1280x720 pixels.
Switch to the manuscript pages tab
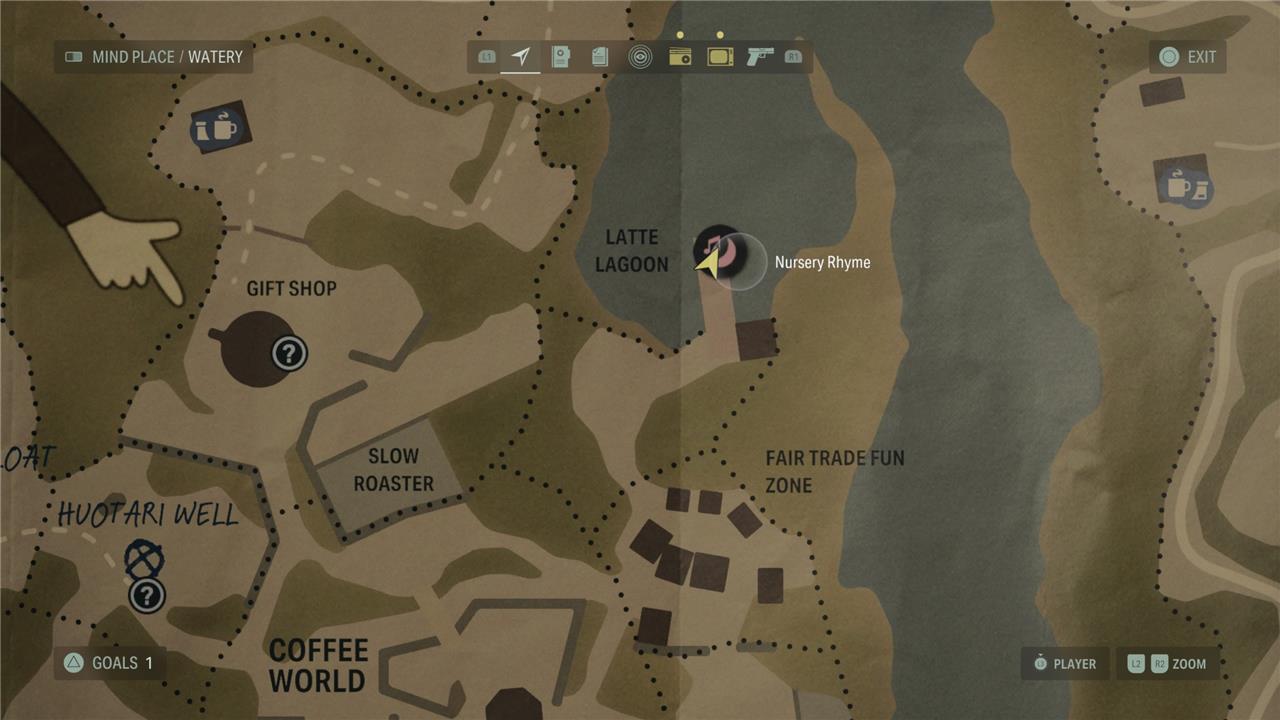pyautogui.click(x=600, y=57)
